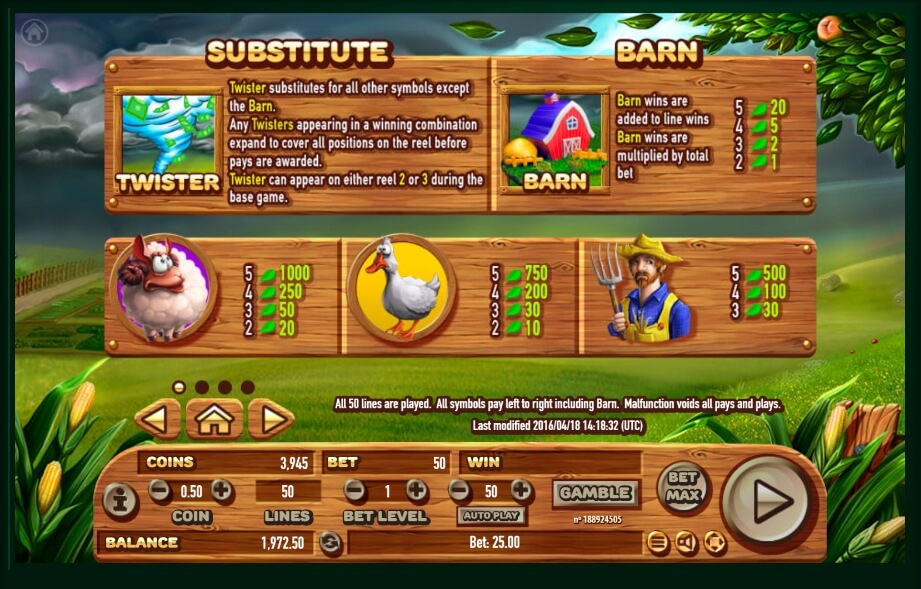Toggle sound with the speaker icon
The width and height of the screenshot is (921, 589).
click(x=686, y=543)
